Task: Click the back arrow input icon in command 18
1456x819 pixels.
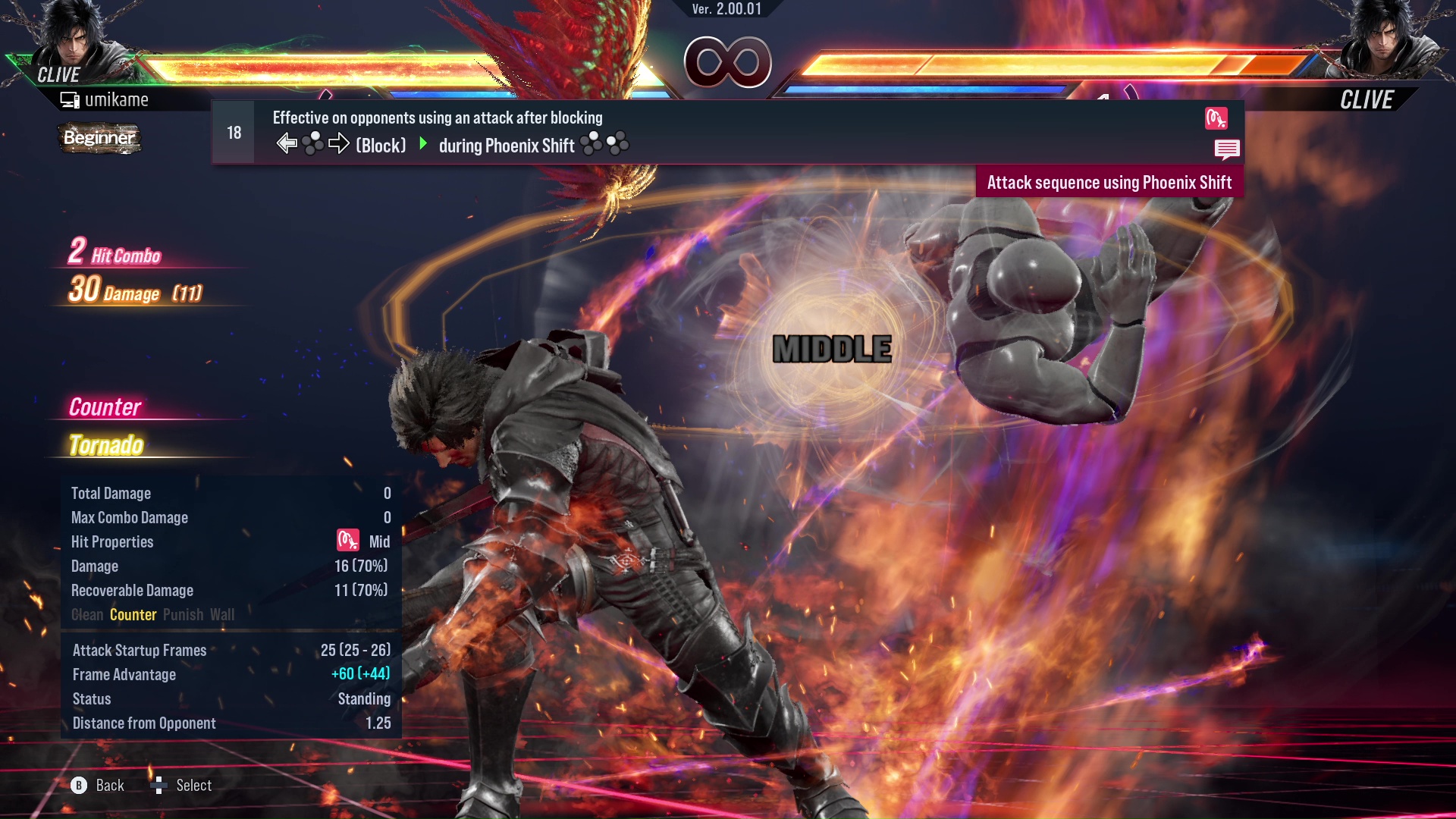Action: pyautogui.click(x=286, y=143)
